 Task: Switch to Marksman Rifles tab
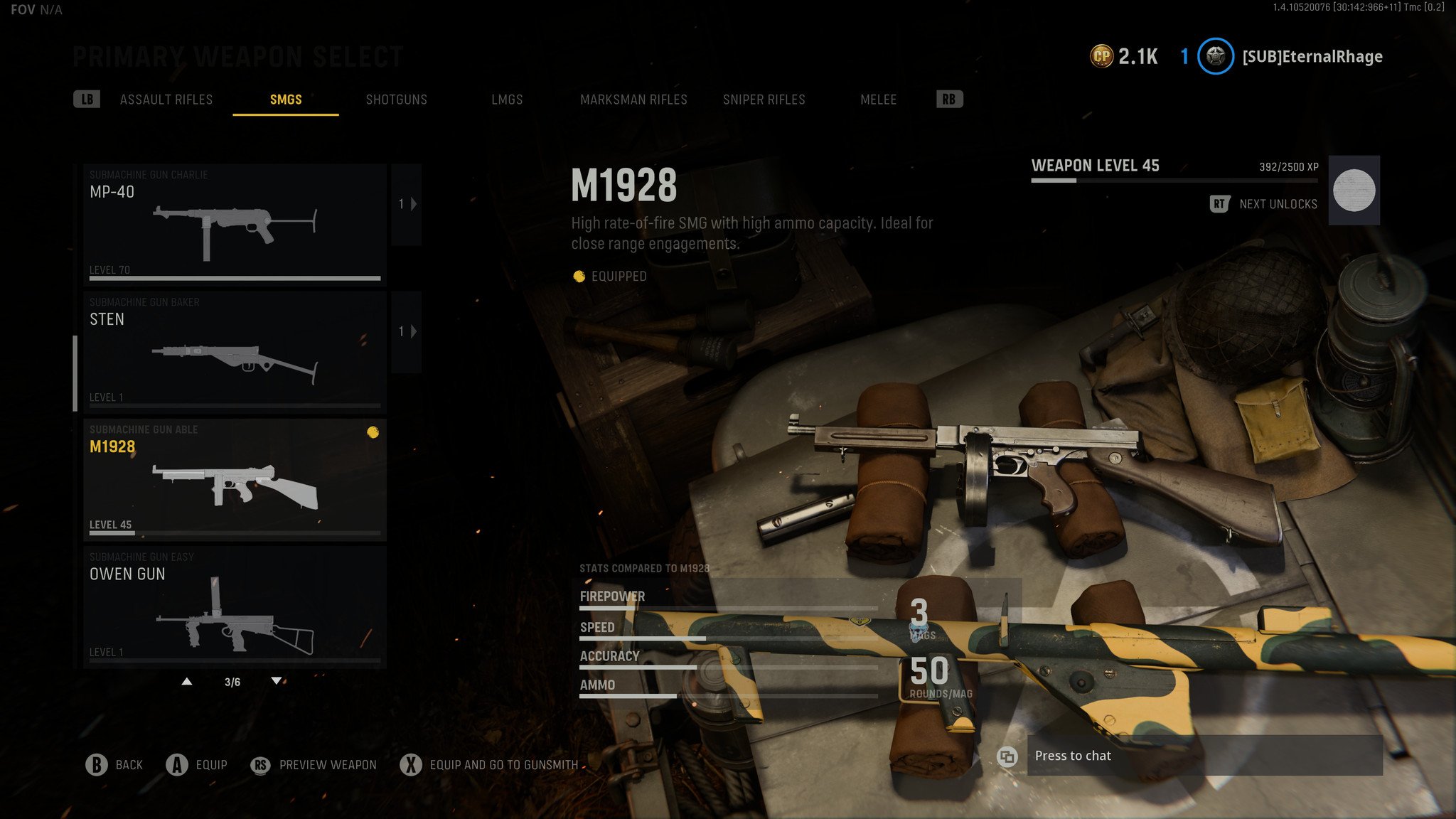click(x=633, y=100)
